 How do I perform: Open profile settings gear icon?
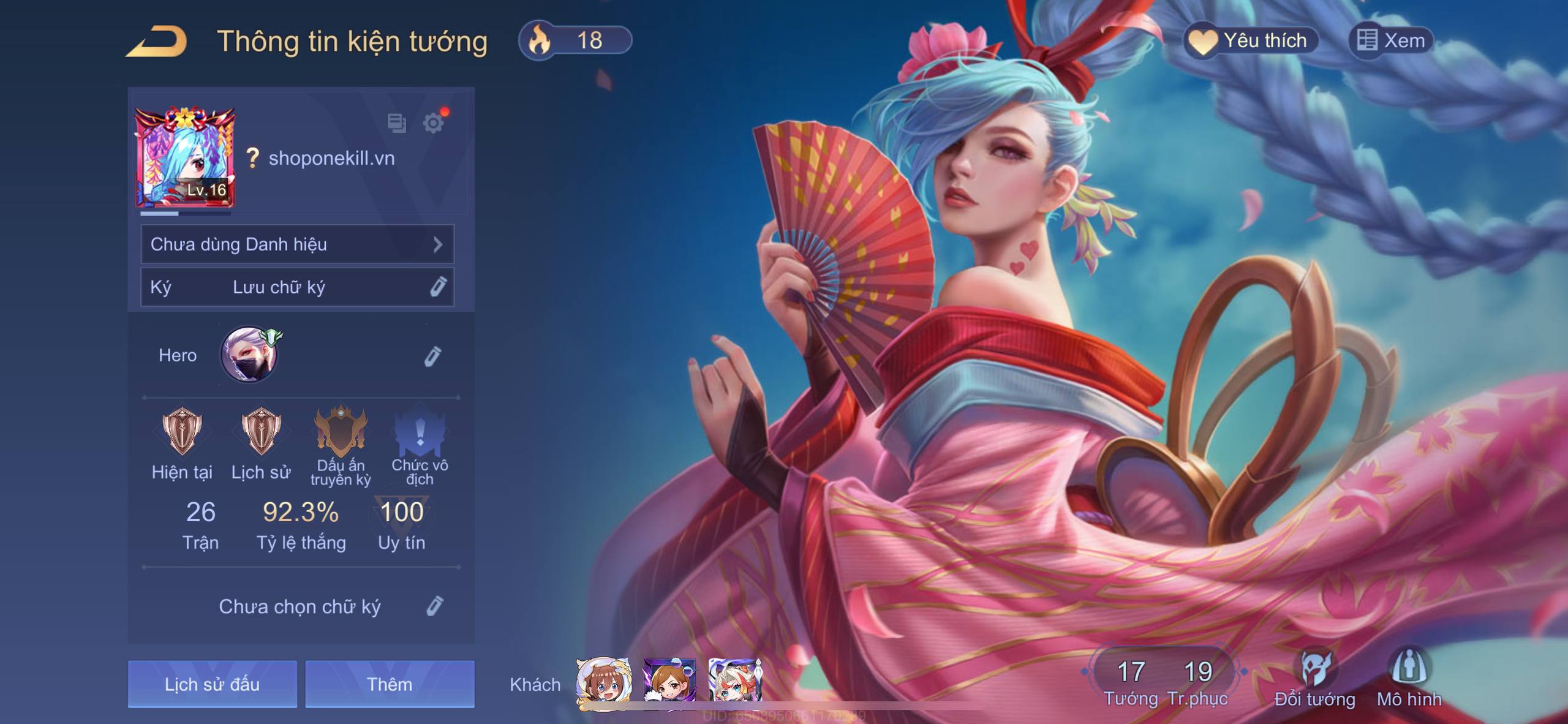coord(434,123)
